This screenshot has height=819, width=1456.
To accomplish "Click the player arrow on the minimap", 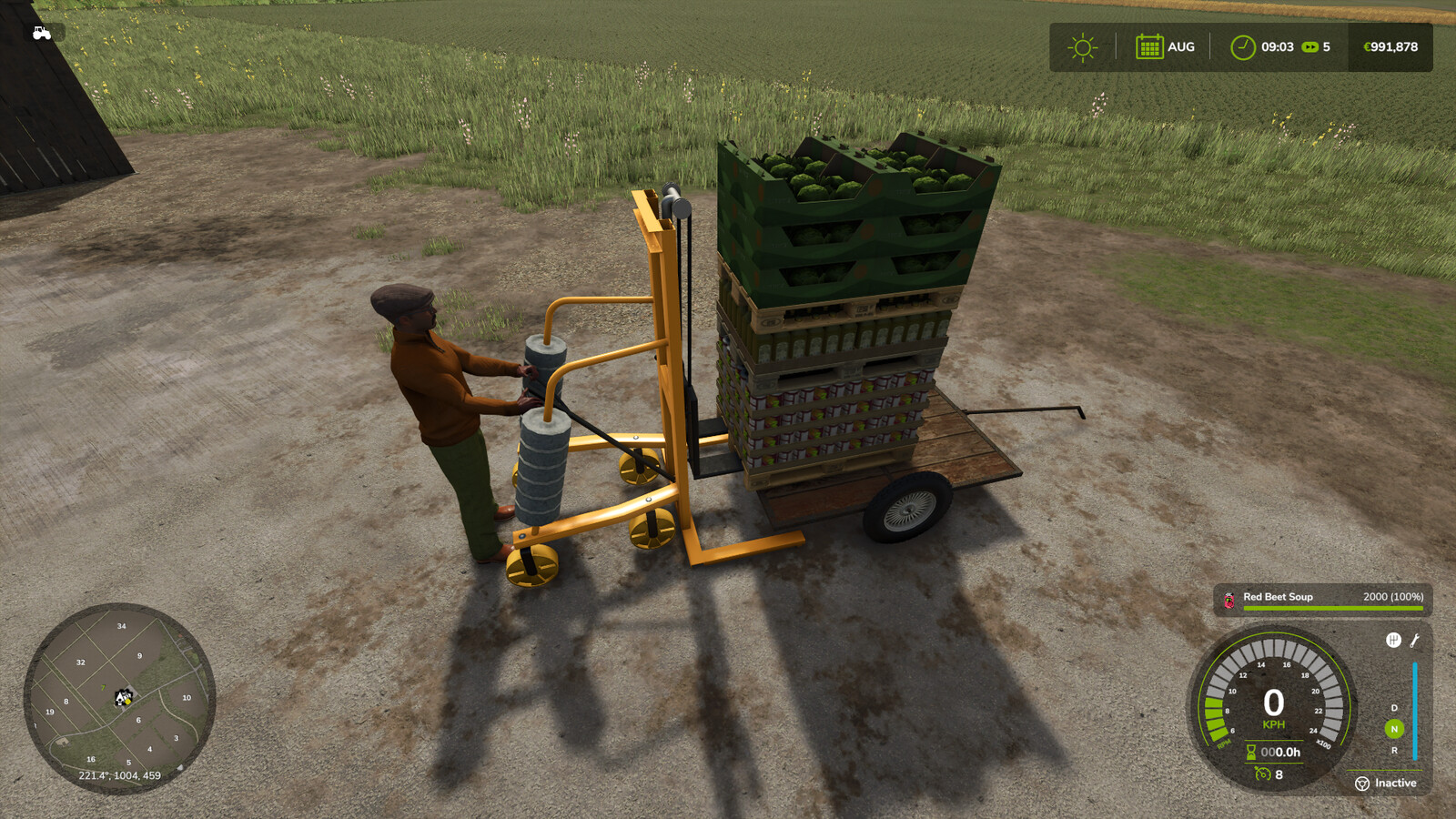I will coord(121,701).
